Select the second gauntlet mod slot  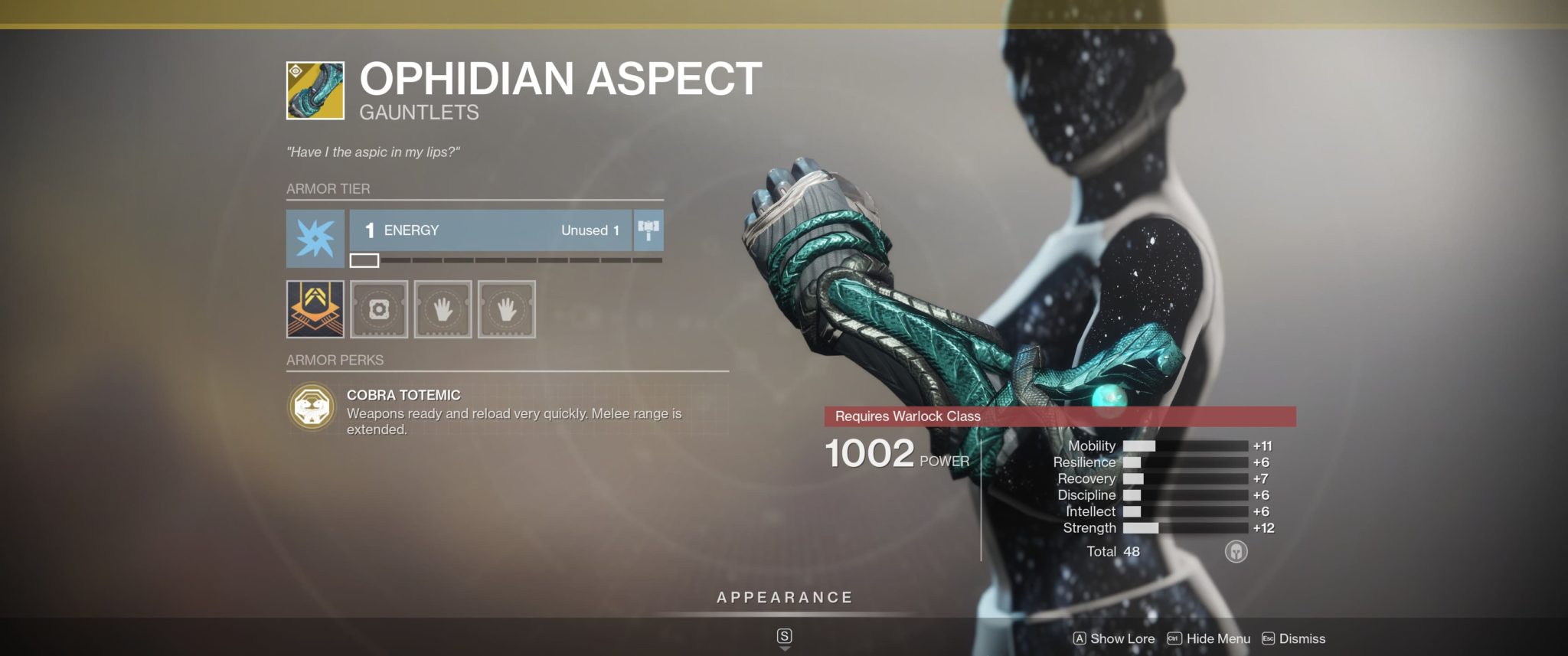[x=443, y=309]
